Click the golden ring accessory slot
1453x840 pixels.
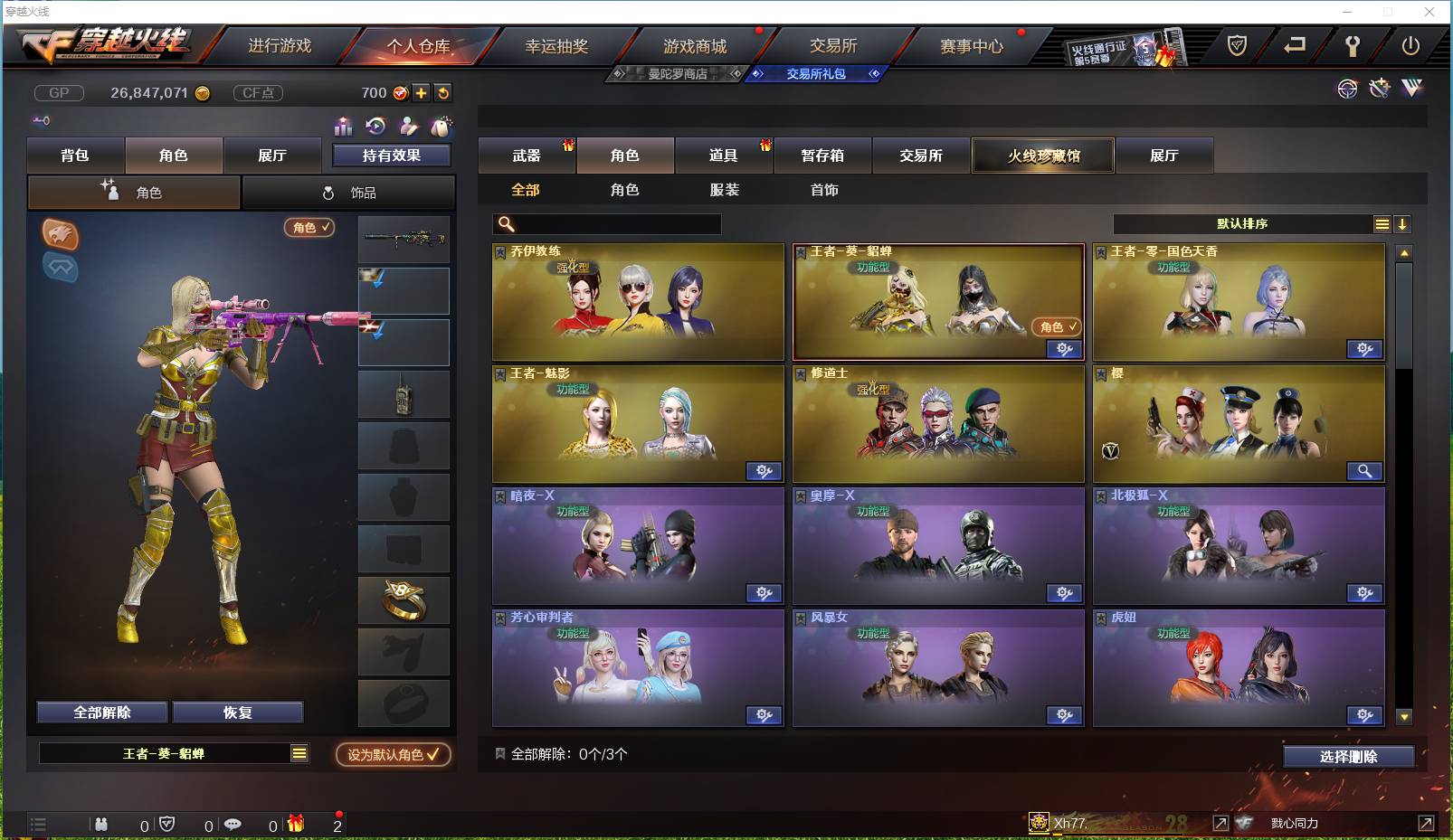pyautogui.click(x=404, y=599)
